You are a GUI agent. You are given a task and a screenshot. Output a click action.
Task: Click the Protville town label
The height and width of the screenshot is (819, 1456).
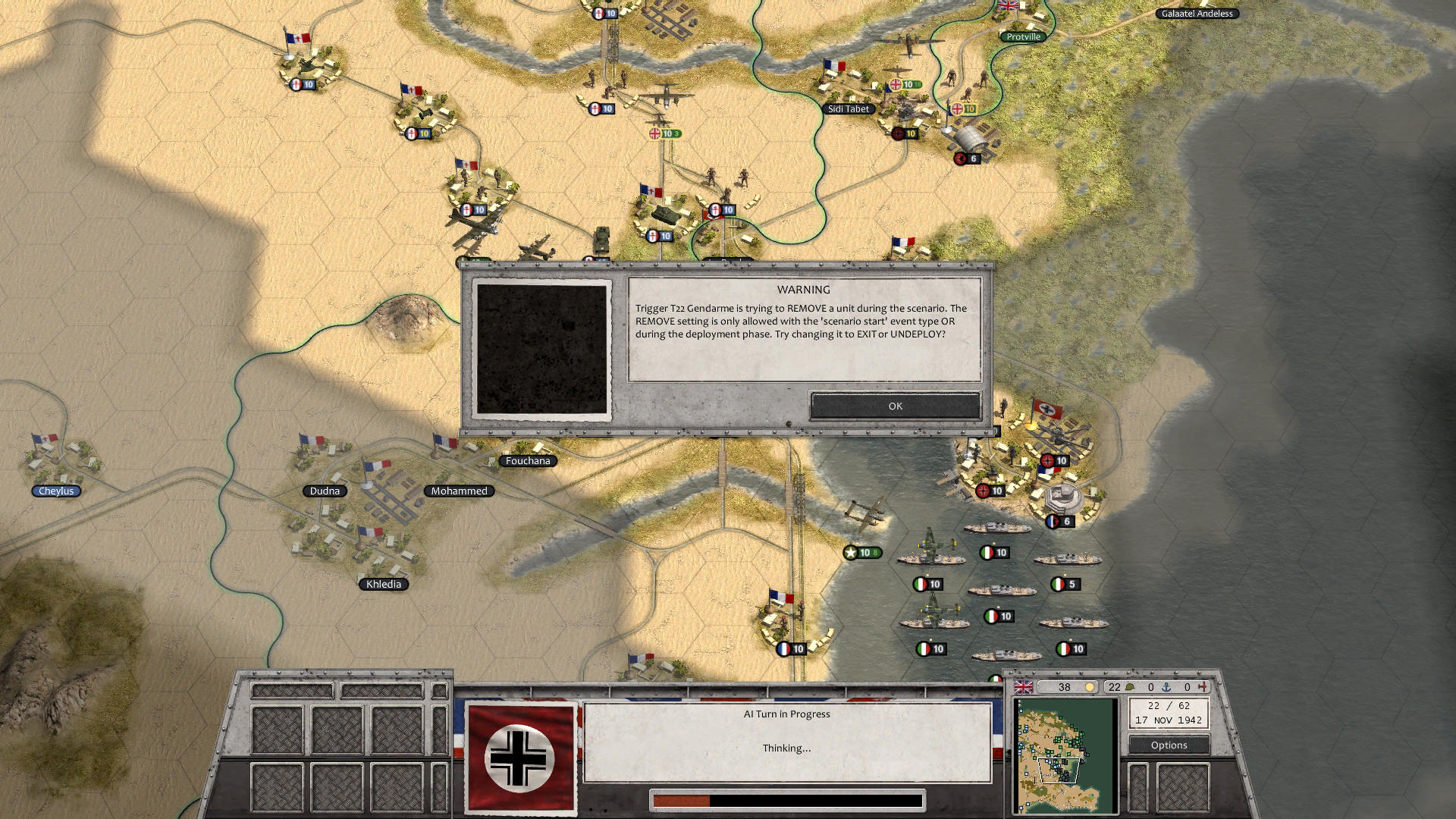point(1024,36)
